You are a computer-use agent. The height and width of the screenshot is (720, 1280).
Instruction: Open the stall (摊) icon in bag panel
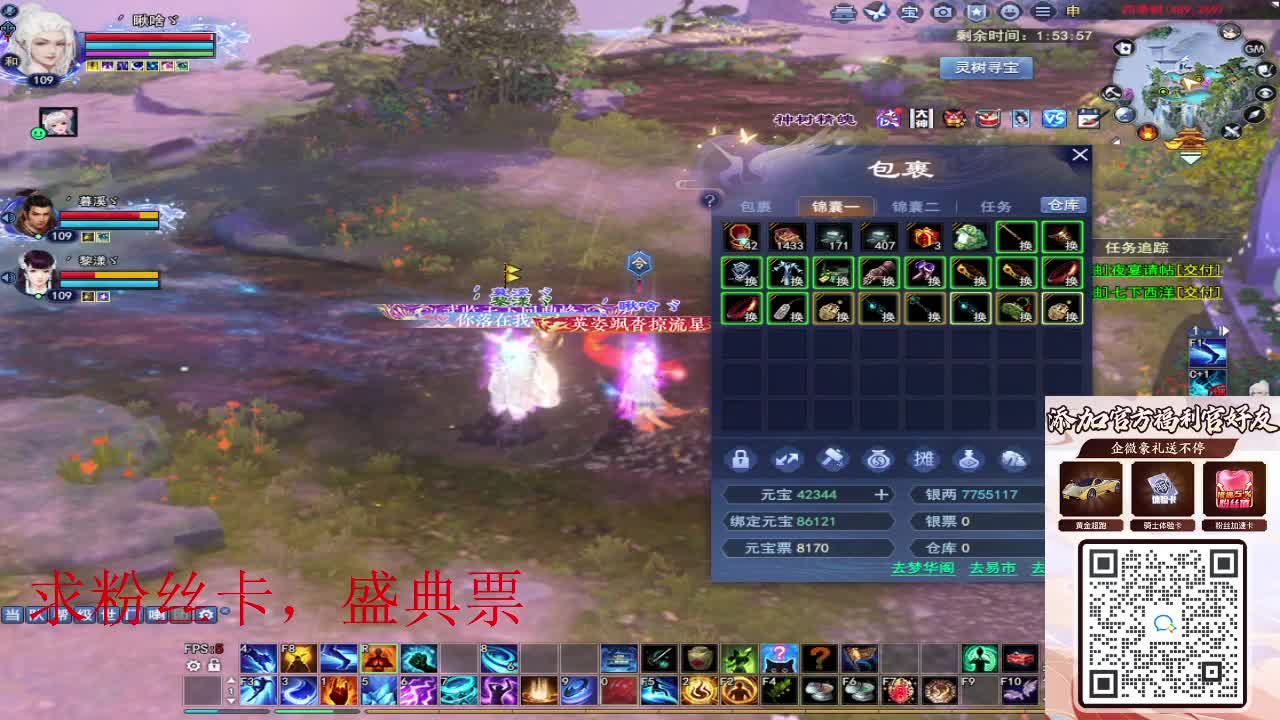(x=925, y=459)
